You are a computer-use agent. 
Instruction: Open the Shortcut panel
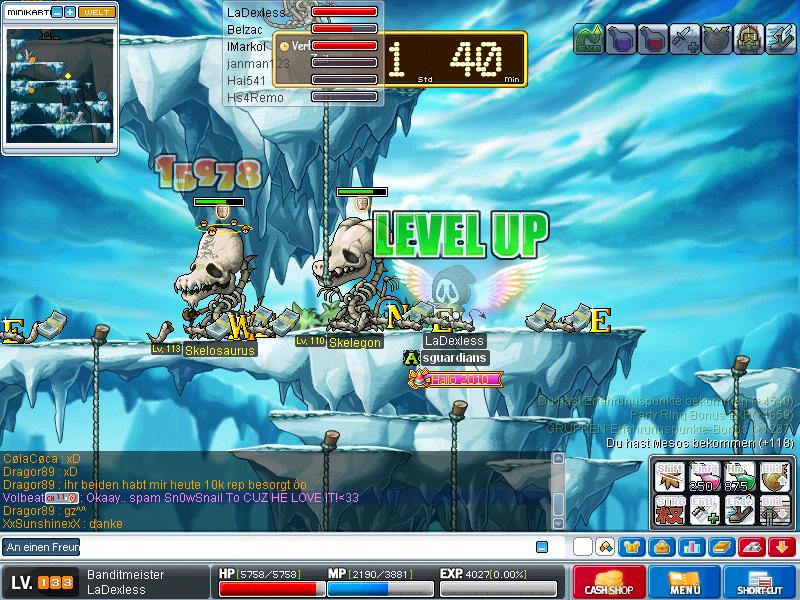coord(759,582)
